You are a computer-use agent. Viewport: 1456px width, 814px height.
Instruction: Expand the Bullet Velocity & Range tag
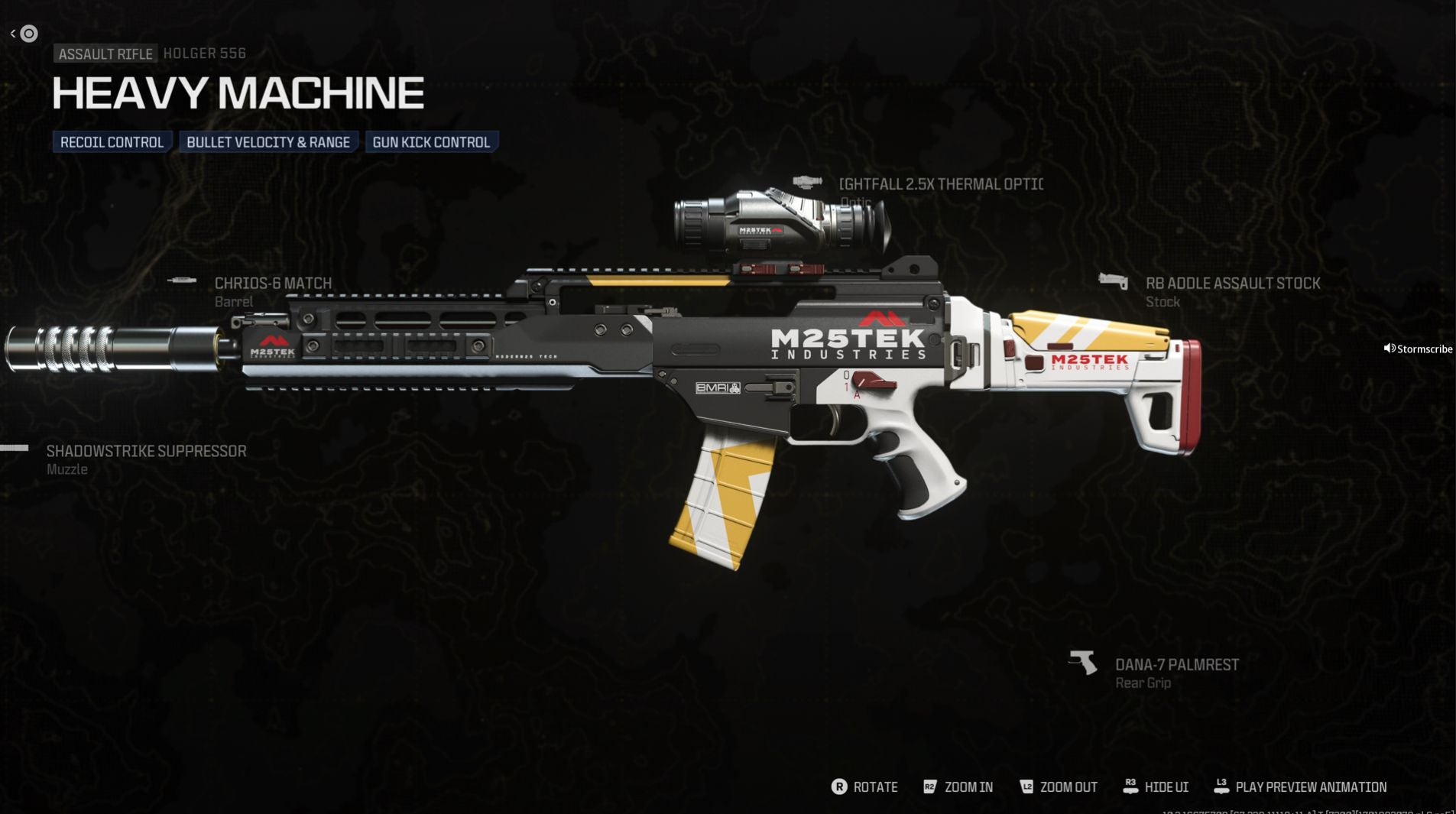click(268, 141)
